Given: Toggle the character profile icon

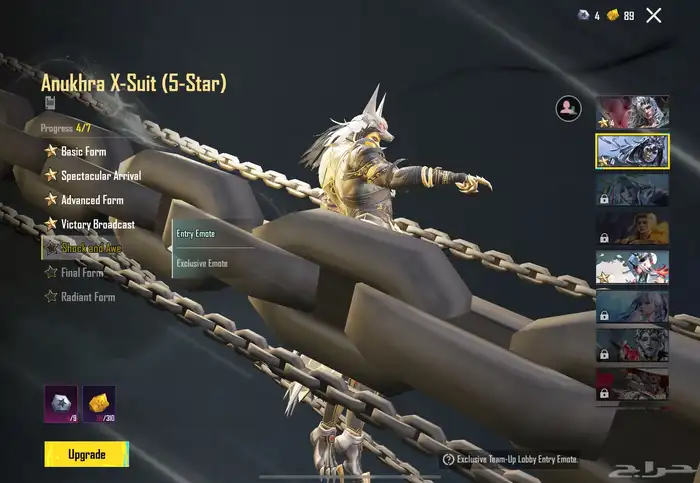Looking at the screenshot, I should (569, 109).
